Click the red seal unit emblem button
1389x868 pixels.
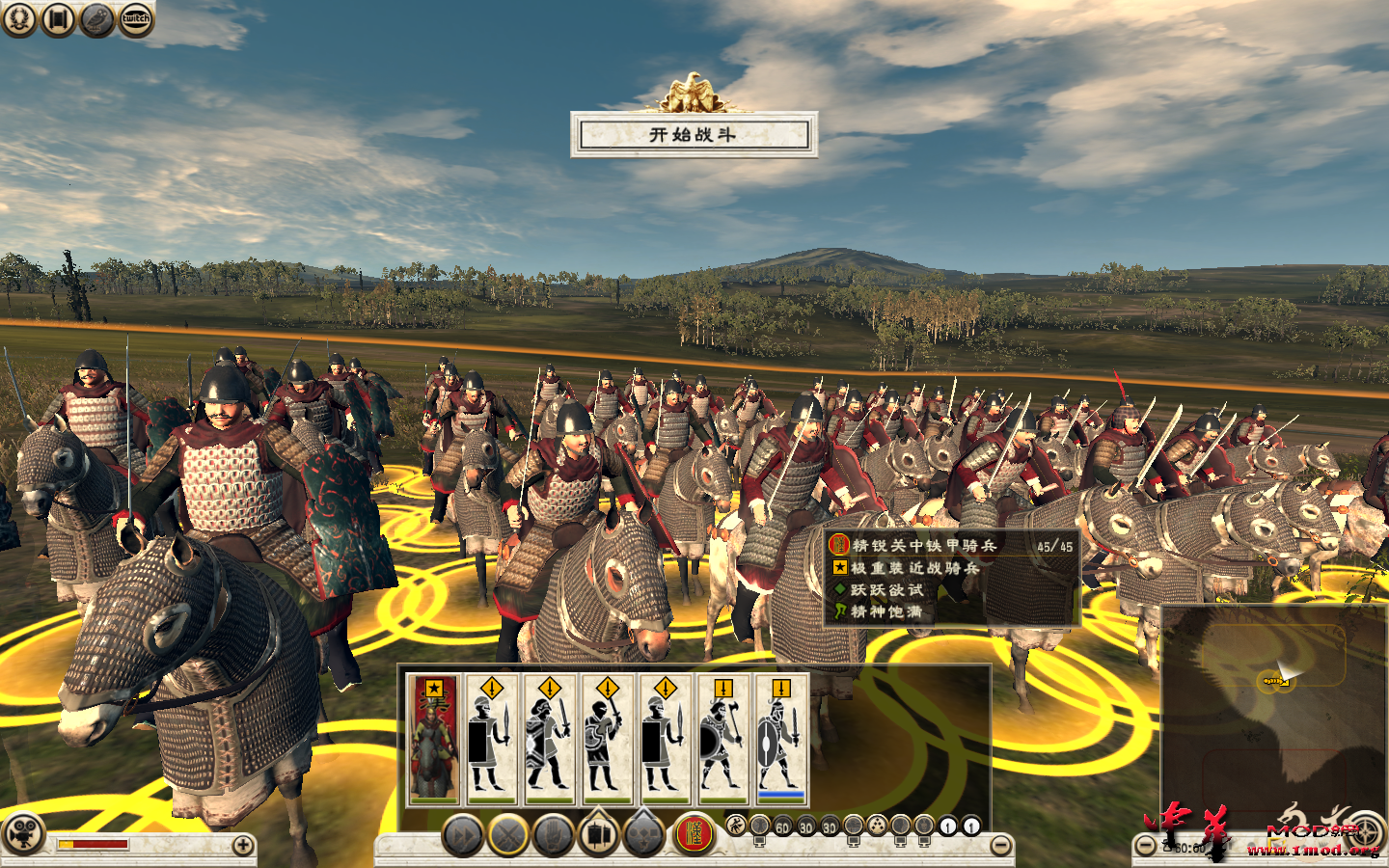point(695,833)
